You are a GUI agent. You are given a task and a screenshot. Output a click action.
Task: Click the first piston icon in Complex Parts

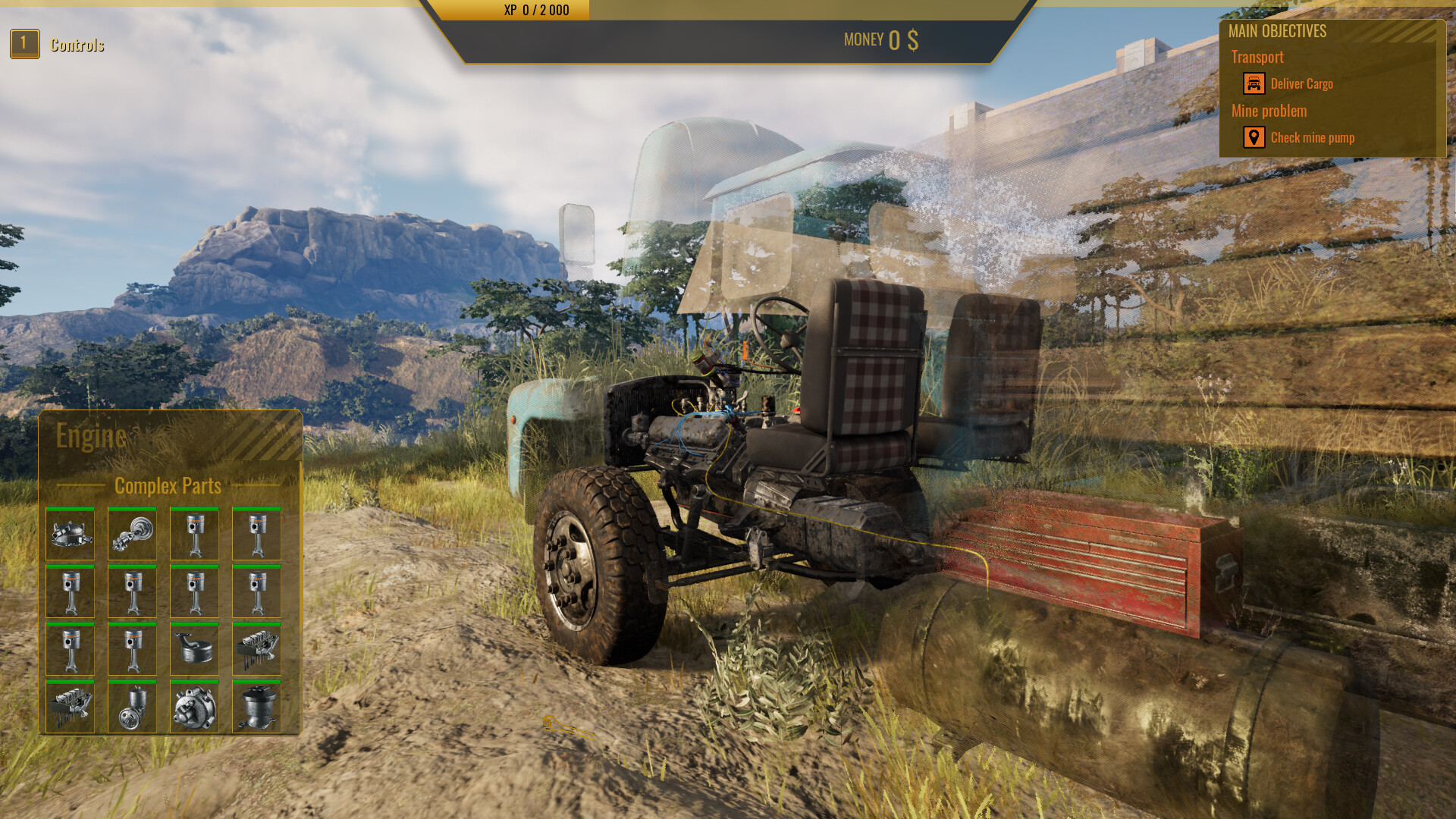coord(194,535)
